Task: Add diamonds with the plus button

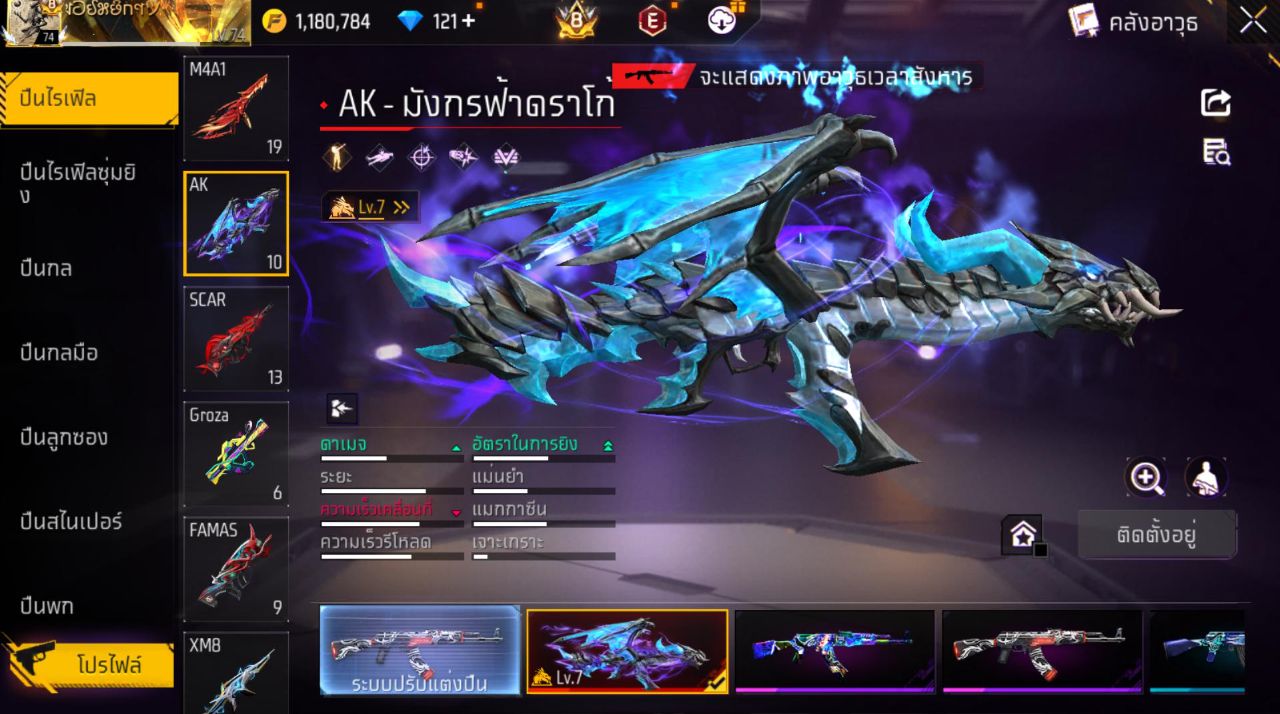Action: [468, 21]
